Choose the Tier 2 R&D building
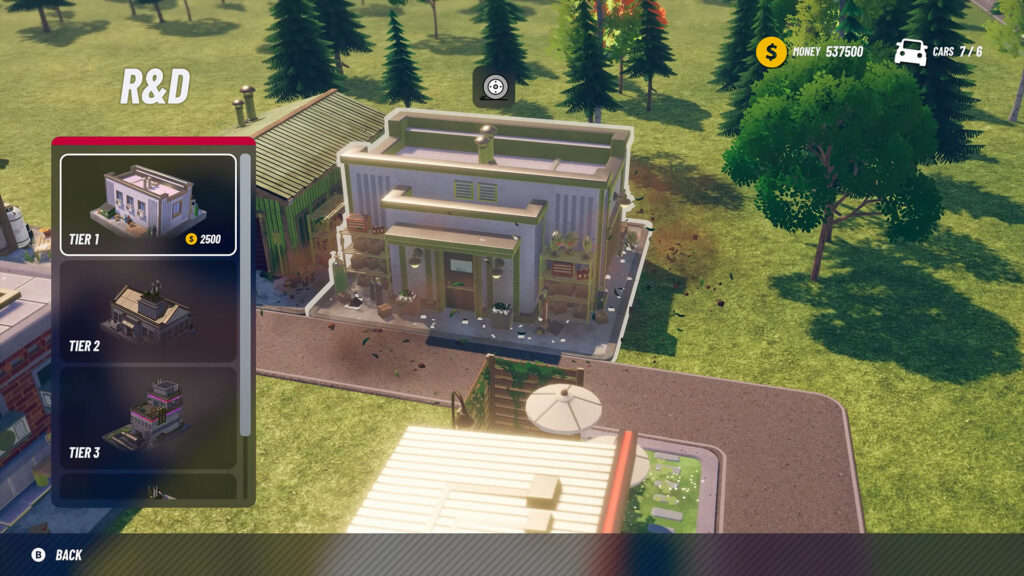This screenshot has height=576, width=1024. point(148,311)
